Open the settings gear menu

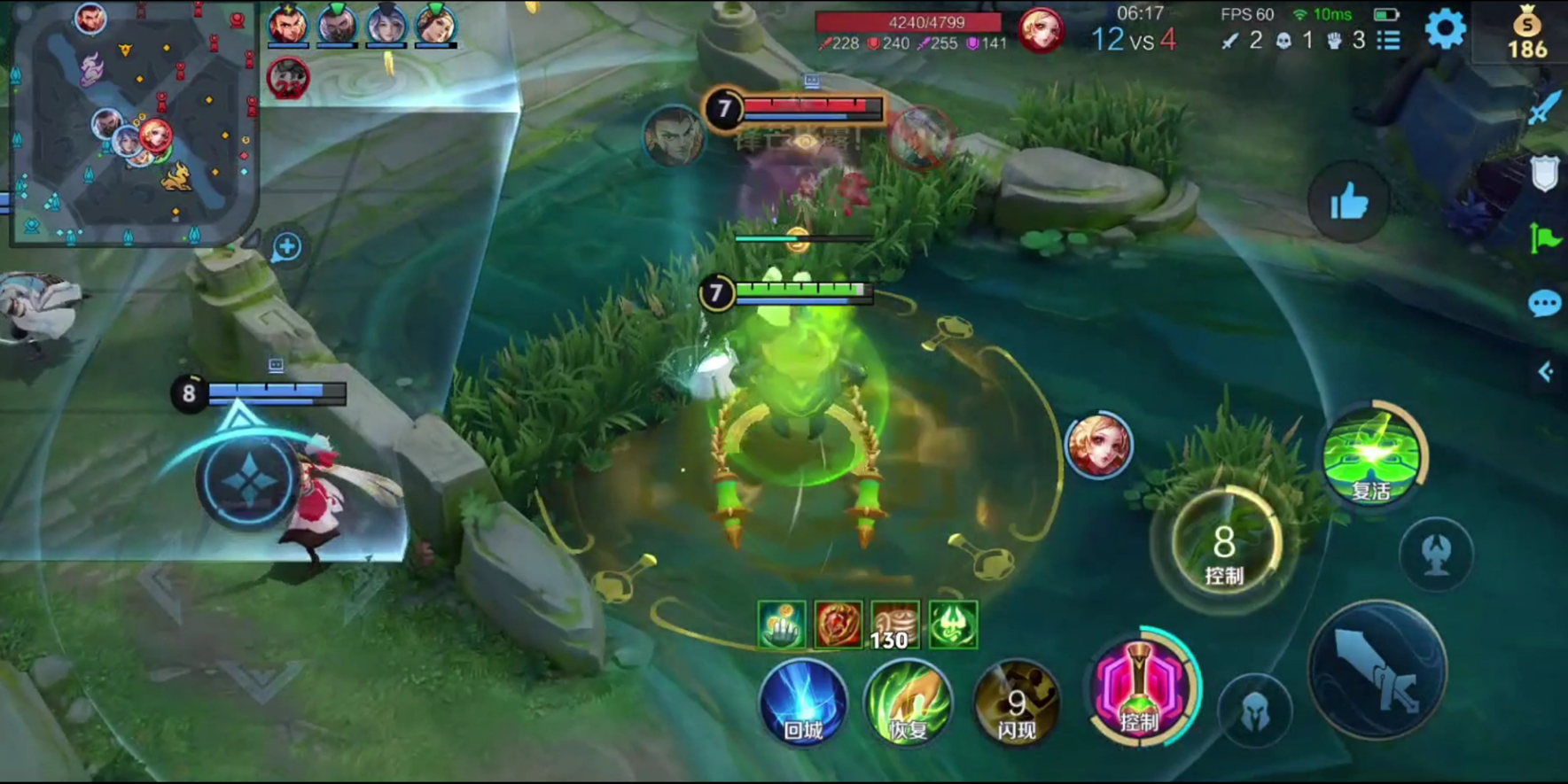pyautogui.click(x=1445, y=29)
